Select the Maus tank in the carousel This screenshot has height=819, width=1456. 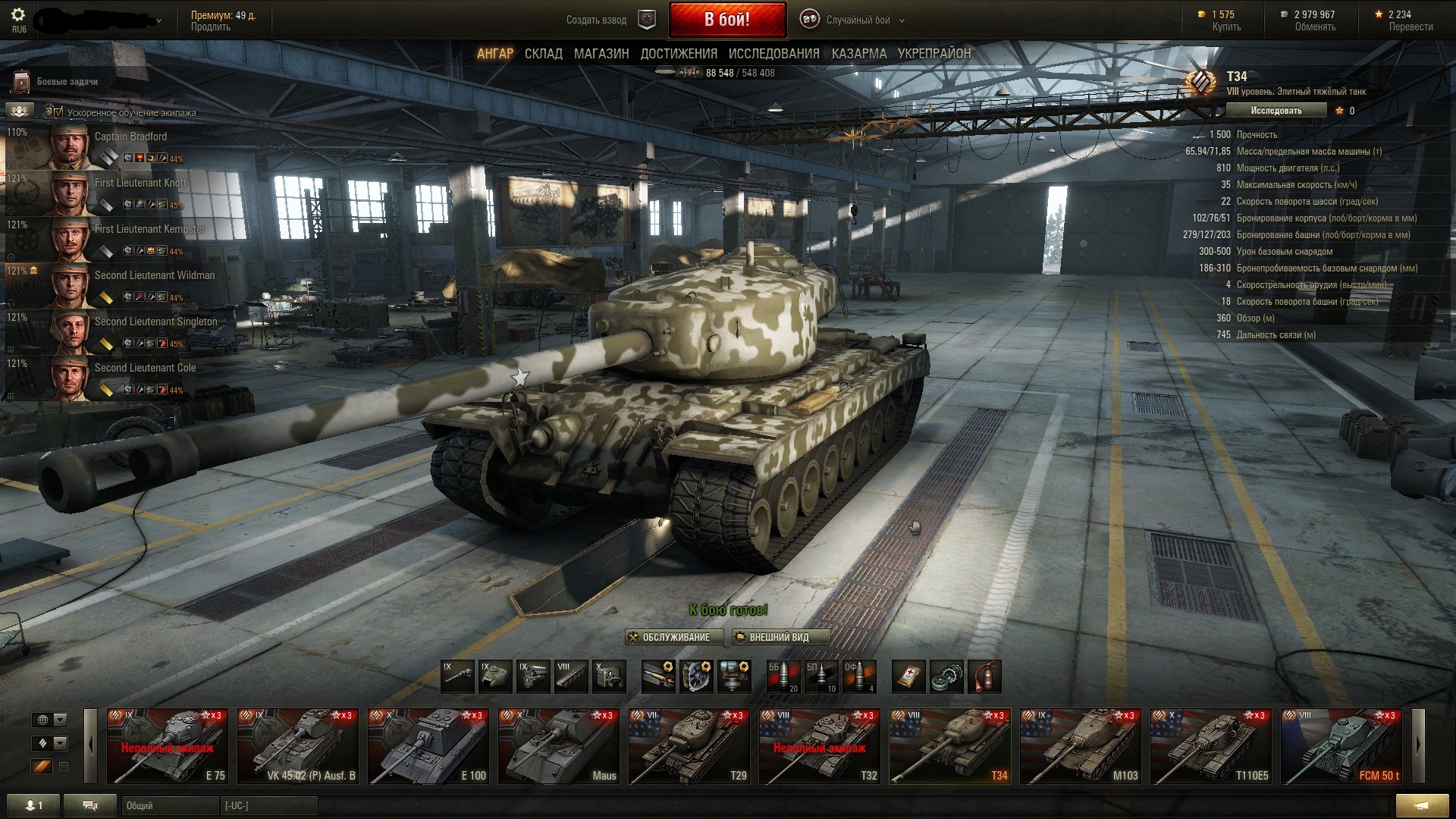click(558, 745)
